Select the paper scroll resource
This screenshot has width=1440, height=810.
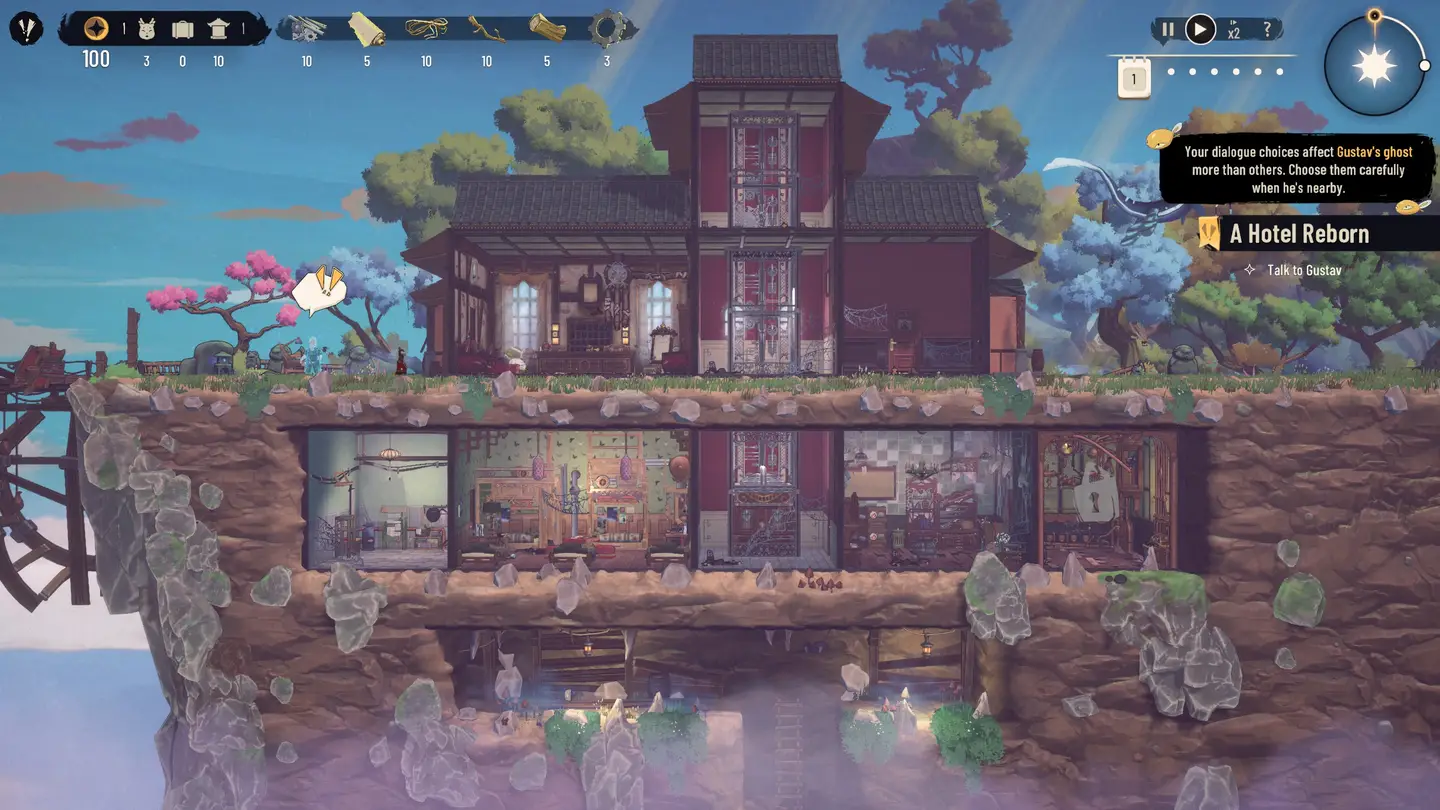point(366,28)
